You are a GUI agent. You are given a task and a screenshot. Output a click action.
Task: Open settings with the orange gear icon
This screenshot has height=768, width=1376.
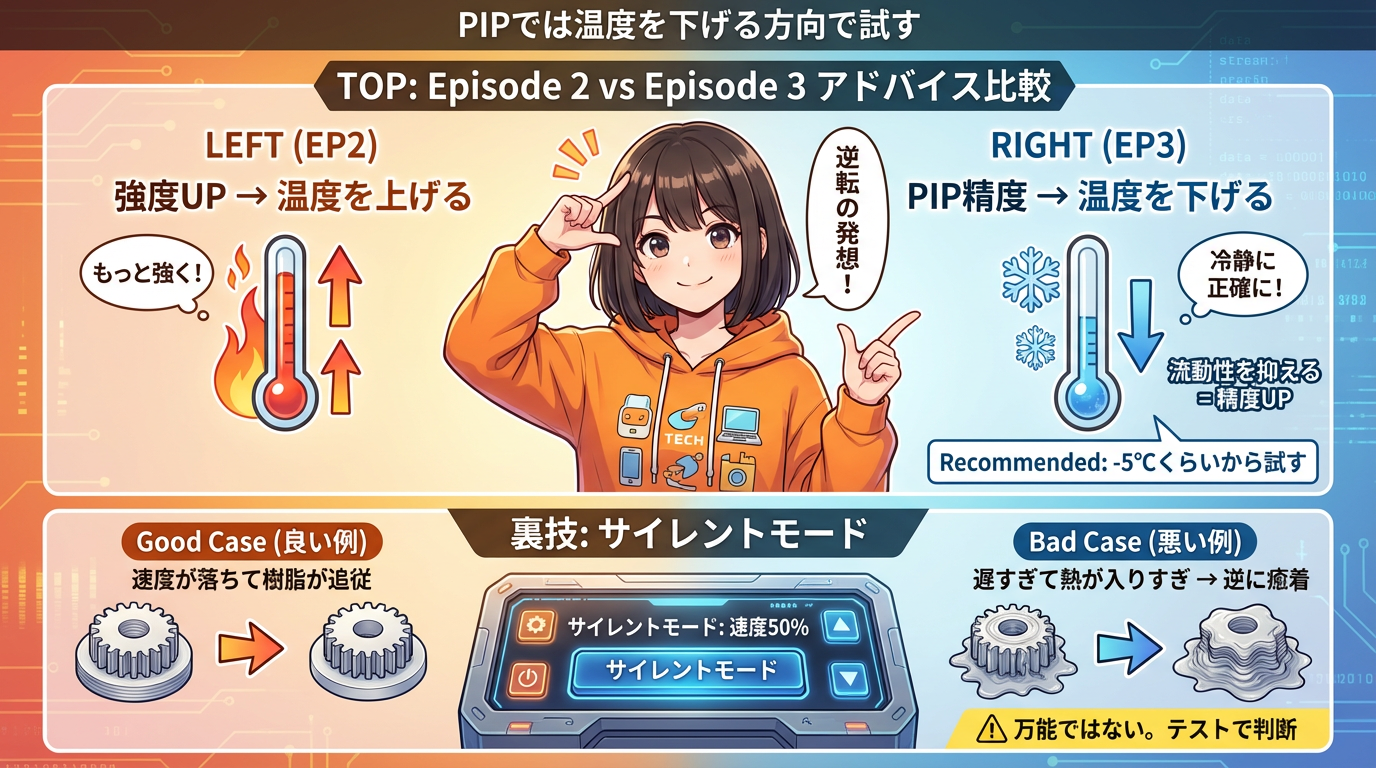535,627
